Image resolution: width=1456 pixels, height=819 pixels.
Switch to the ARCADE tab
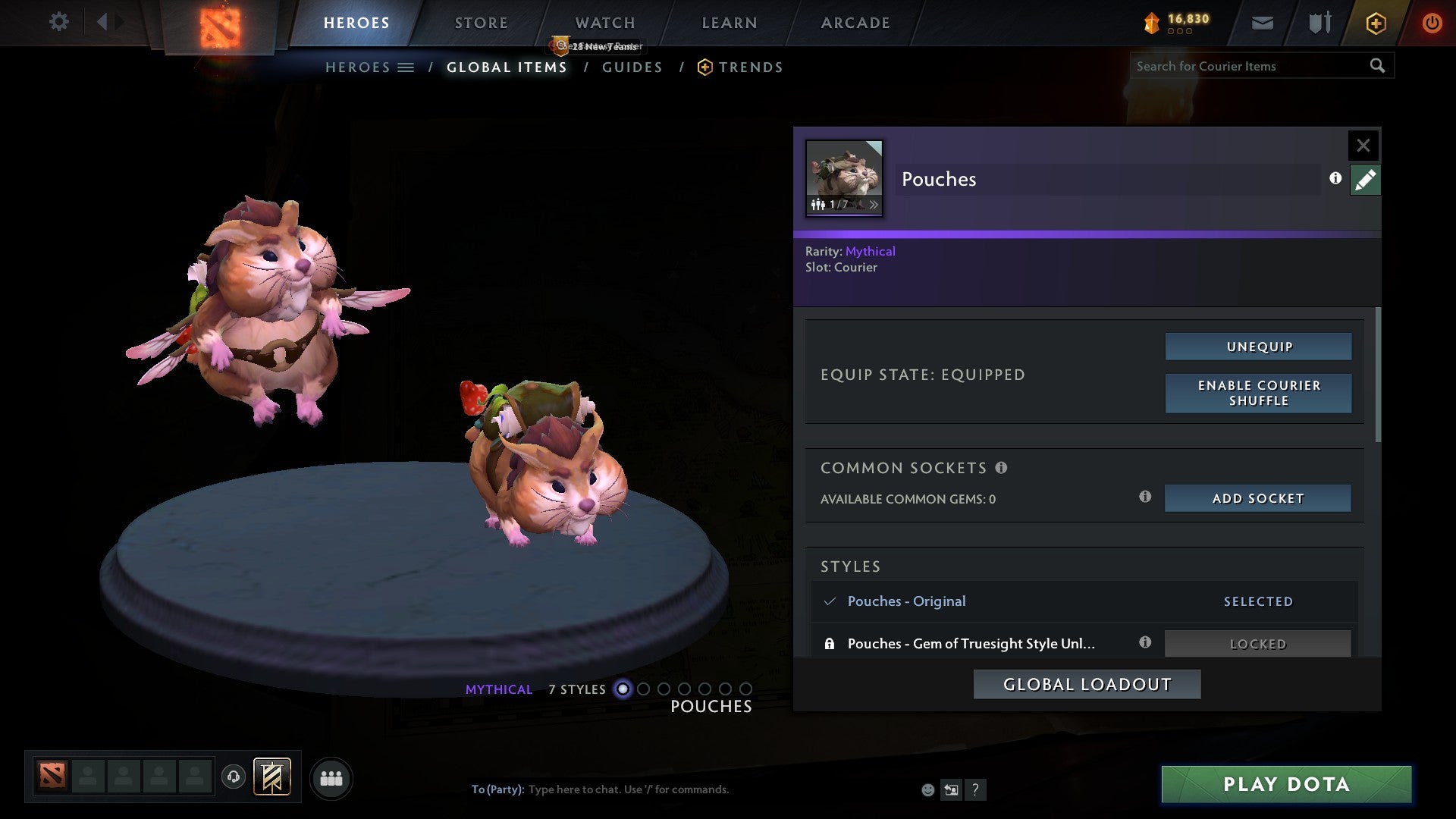855,22
